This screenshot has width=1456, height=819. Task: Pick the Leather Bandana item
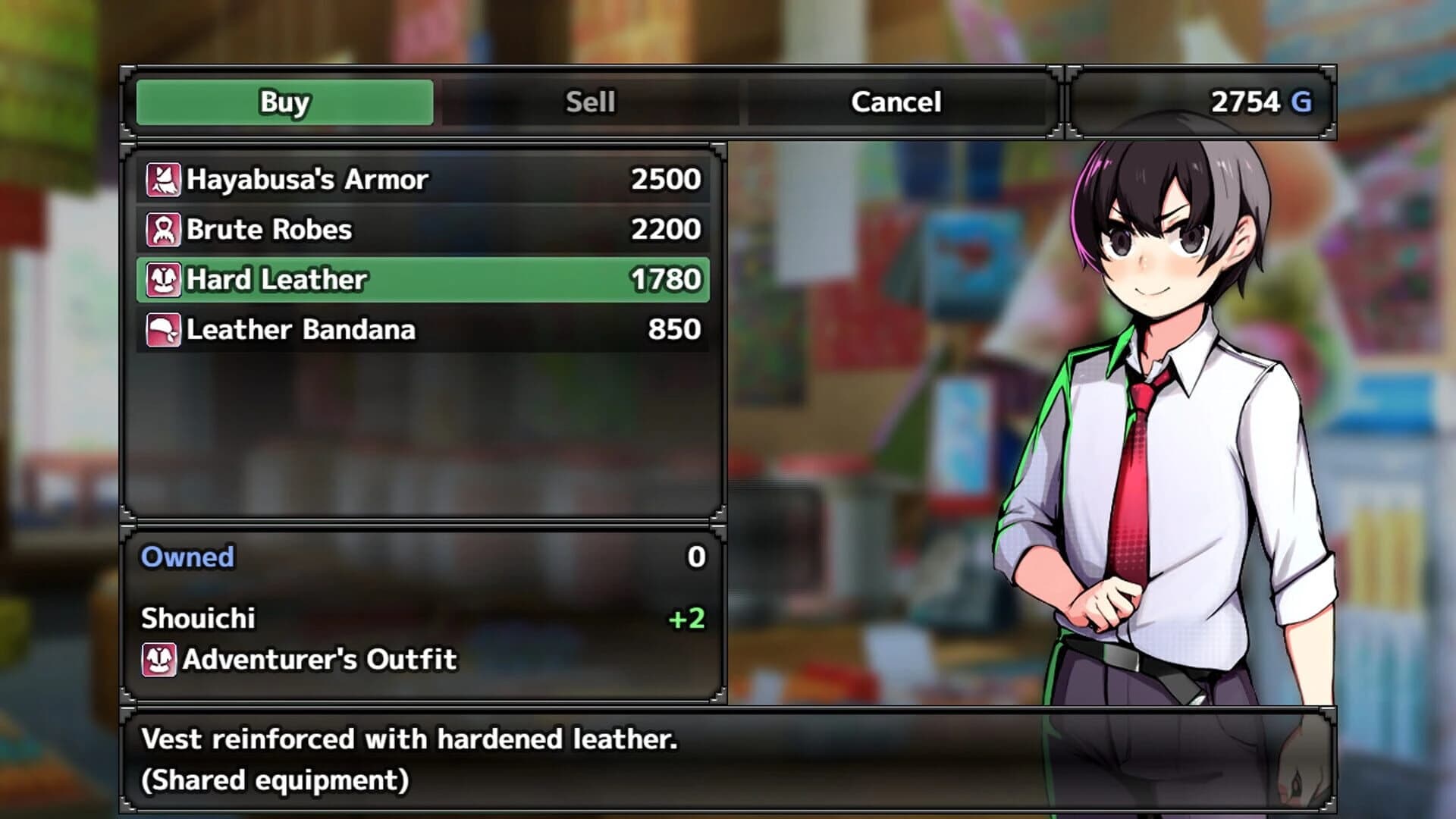[422, 330]
